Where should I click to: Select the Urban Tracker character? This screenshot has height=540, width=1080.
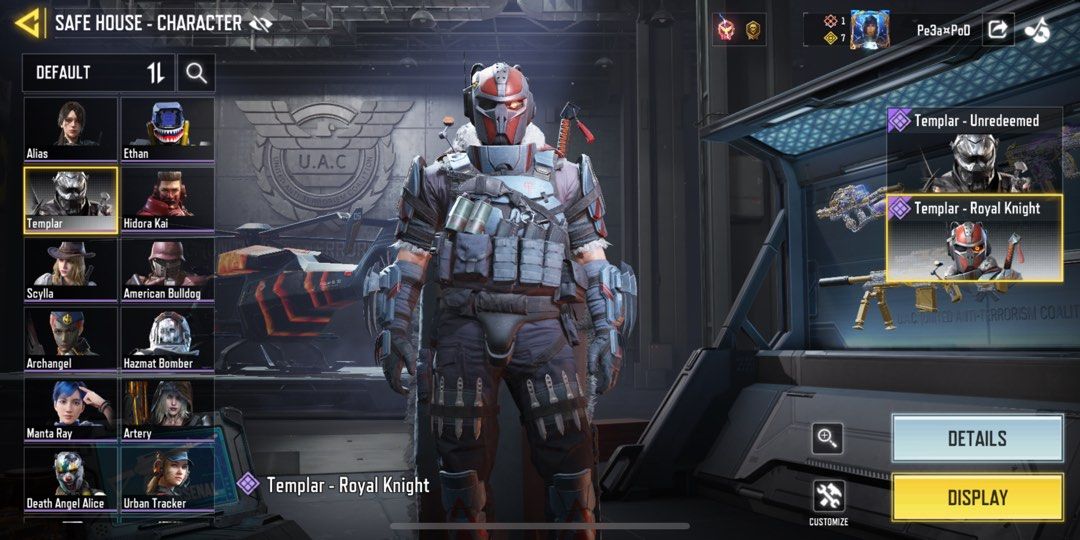point(167,478)
